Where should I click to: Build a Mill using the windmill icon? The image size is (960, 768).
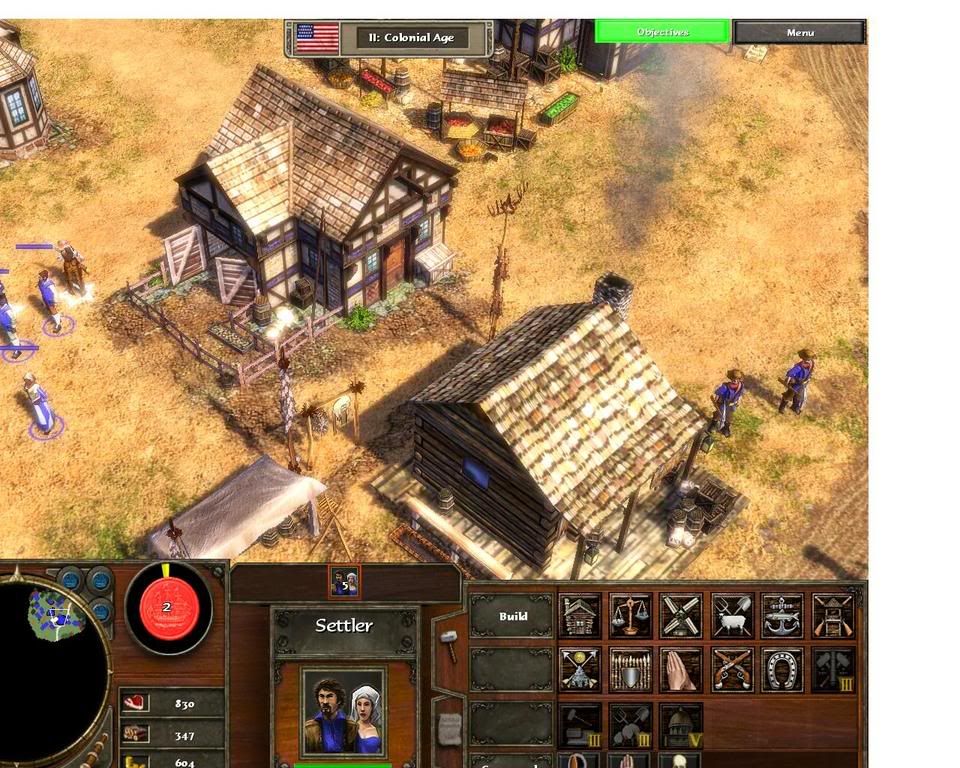point(681,616)
